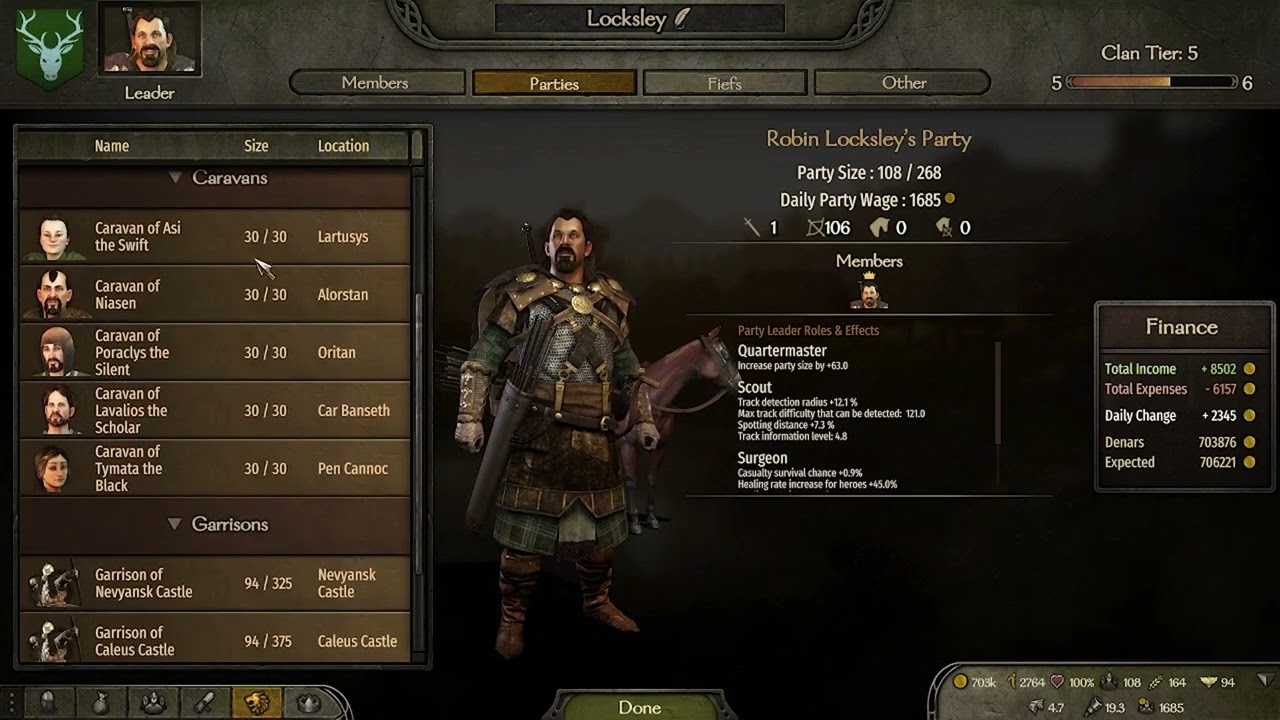Choose Caravan of Poraclys the Silent
Screen dimensions: 1280x720
(x=215, y=353)
